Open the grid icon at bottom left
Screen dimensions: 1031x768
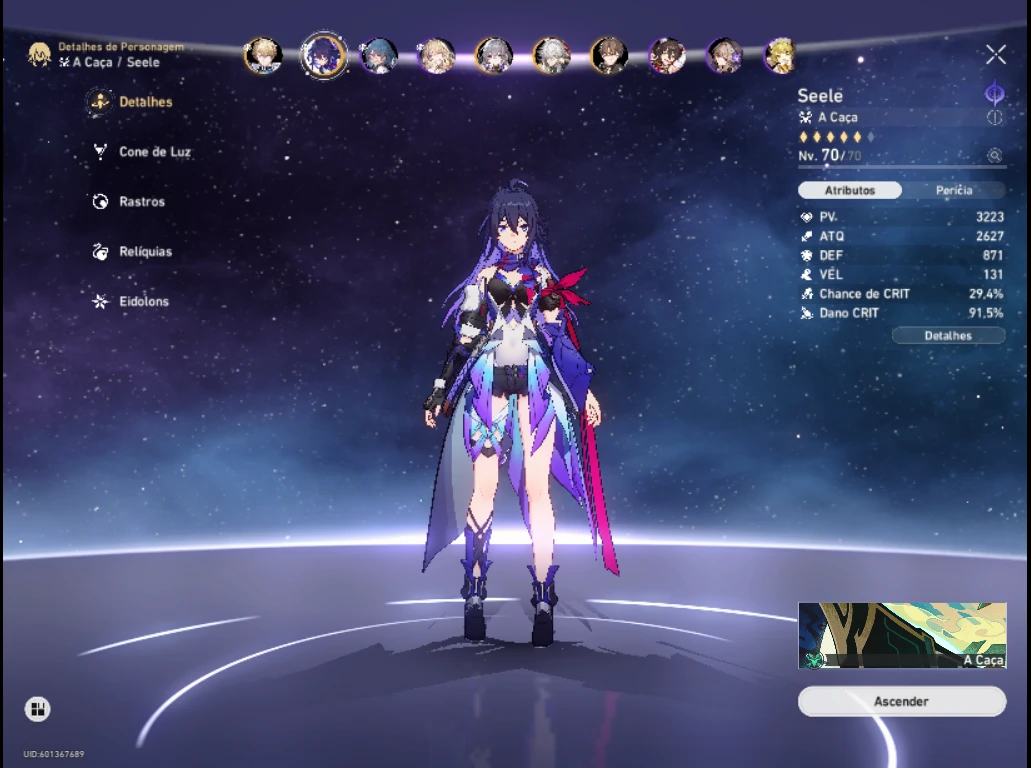38,709
